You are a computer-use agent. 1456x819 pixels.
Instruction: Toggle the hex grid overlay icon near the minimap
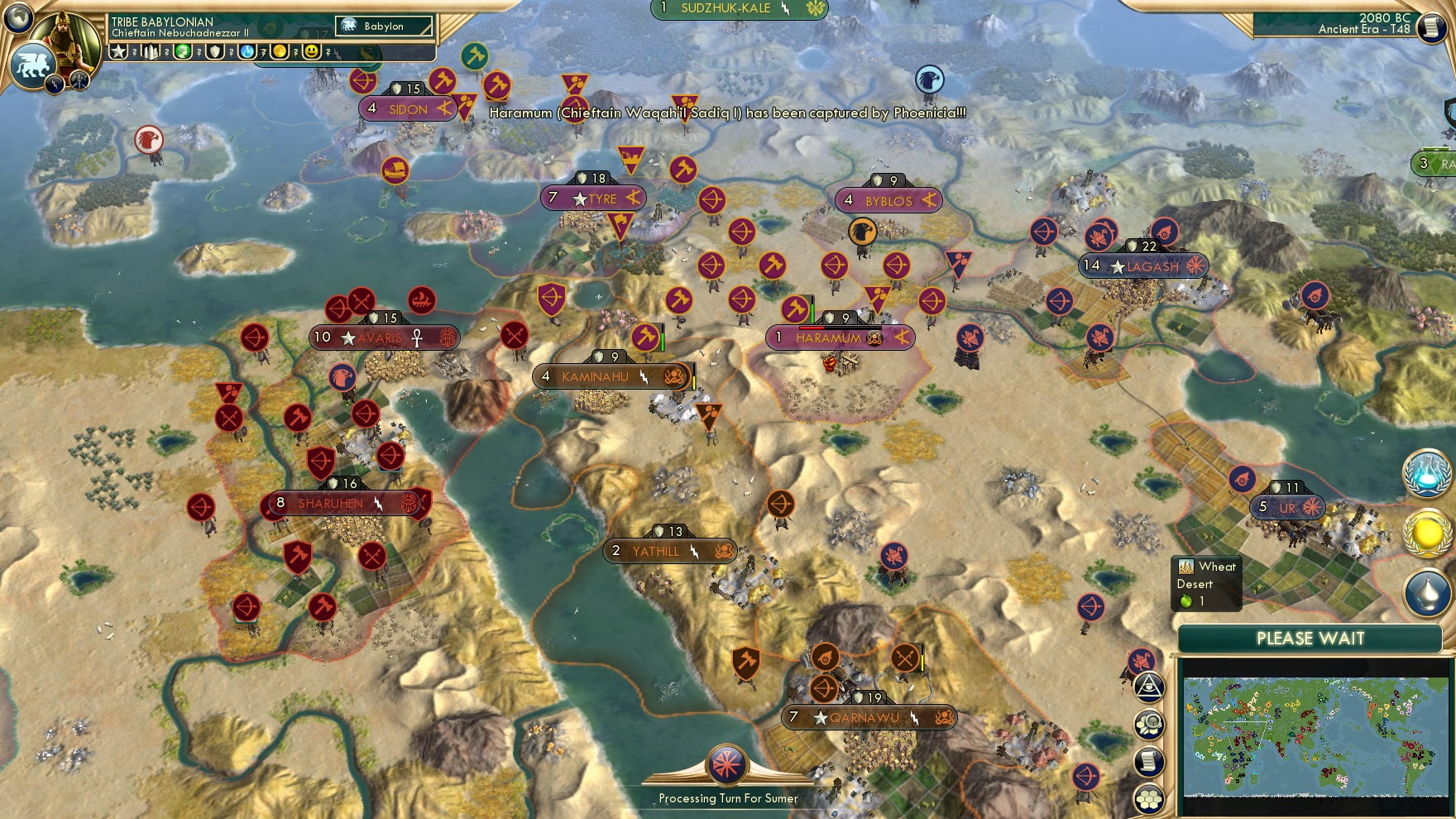pyautogui.click(x=1149, y=797)
